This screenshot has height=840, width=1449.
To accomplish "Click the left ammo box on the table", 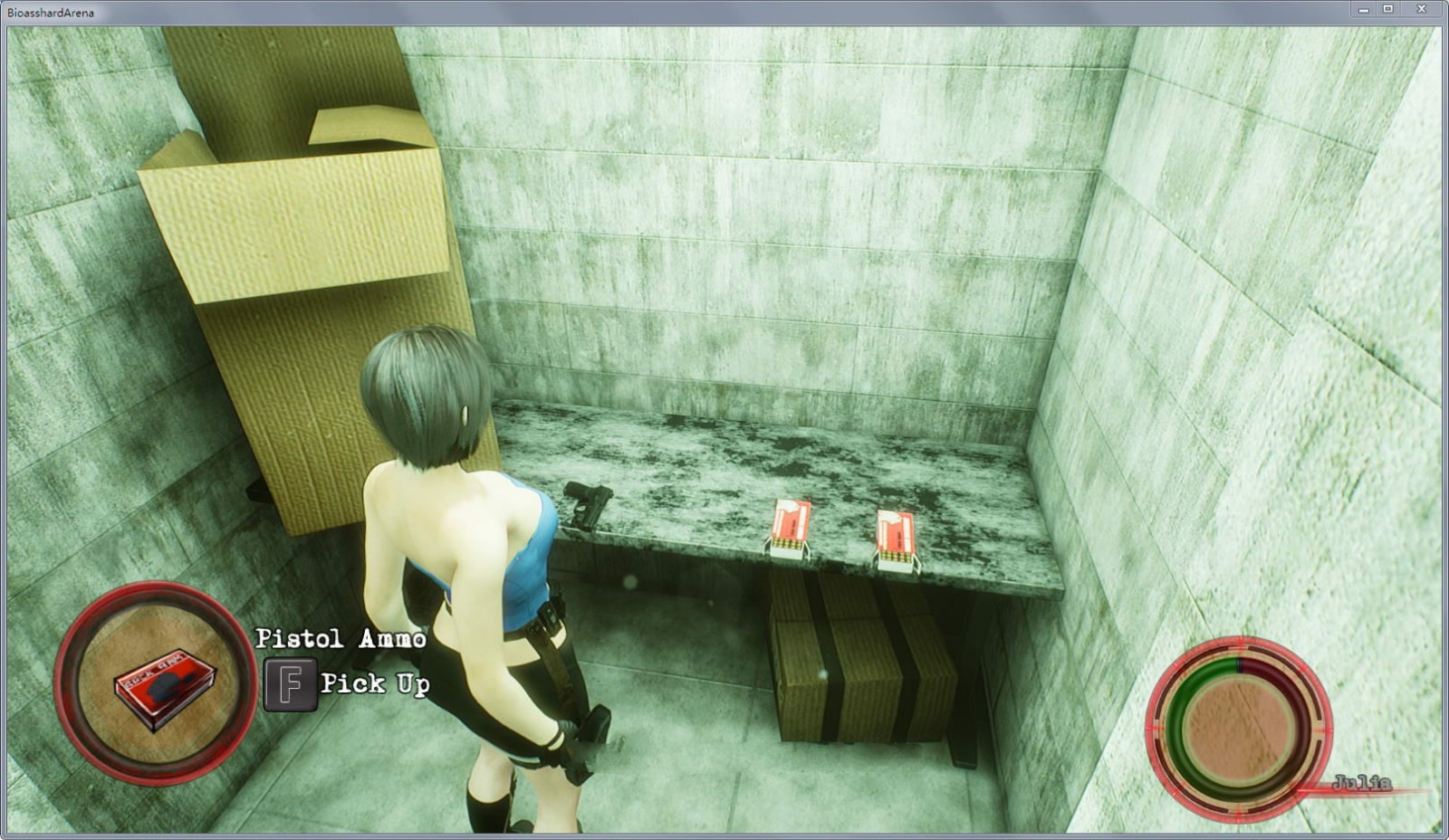I will coord(790,530).
